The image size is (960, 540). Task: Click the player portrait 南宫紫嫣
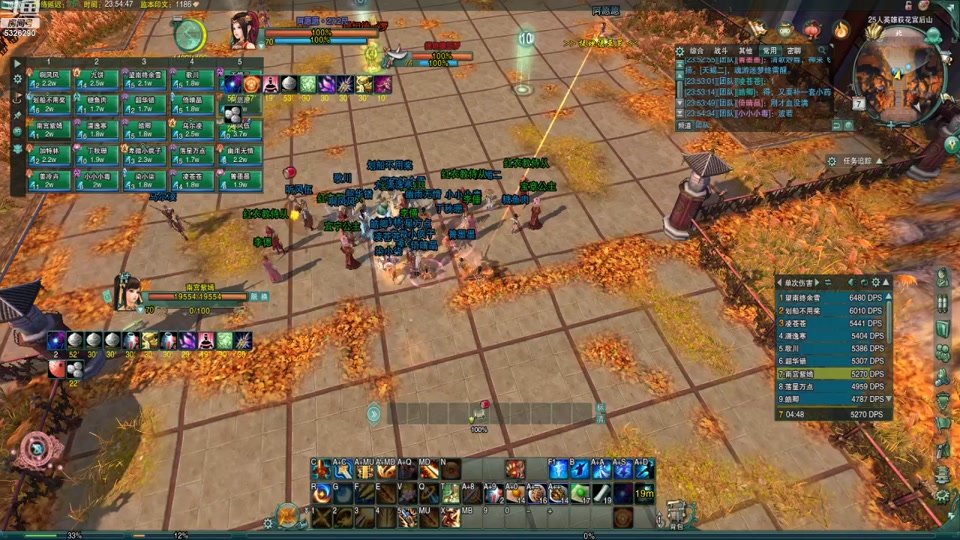125,291
